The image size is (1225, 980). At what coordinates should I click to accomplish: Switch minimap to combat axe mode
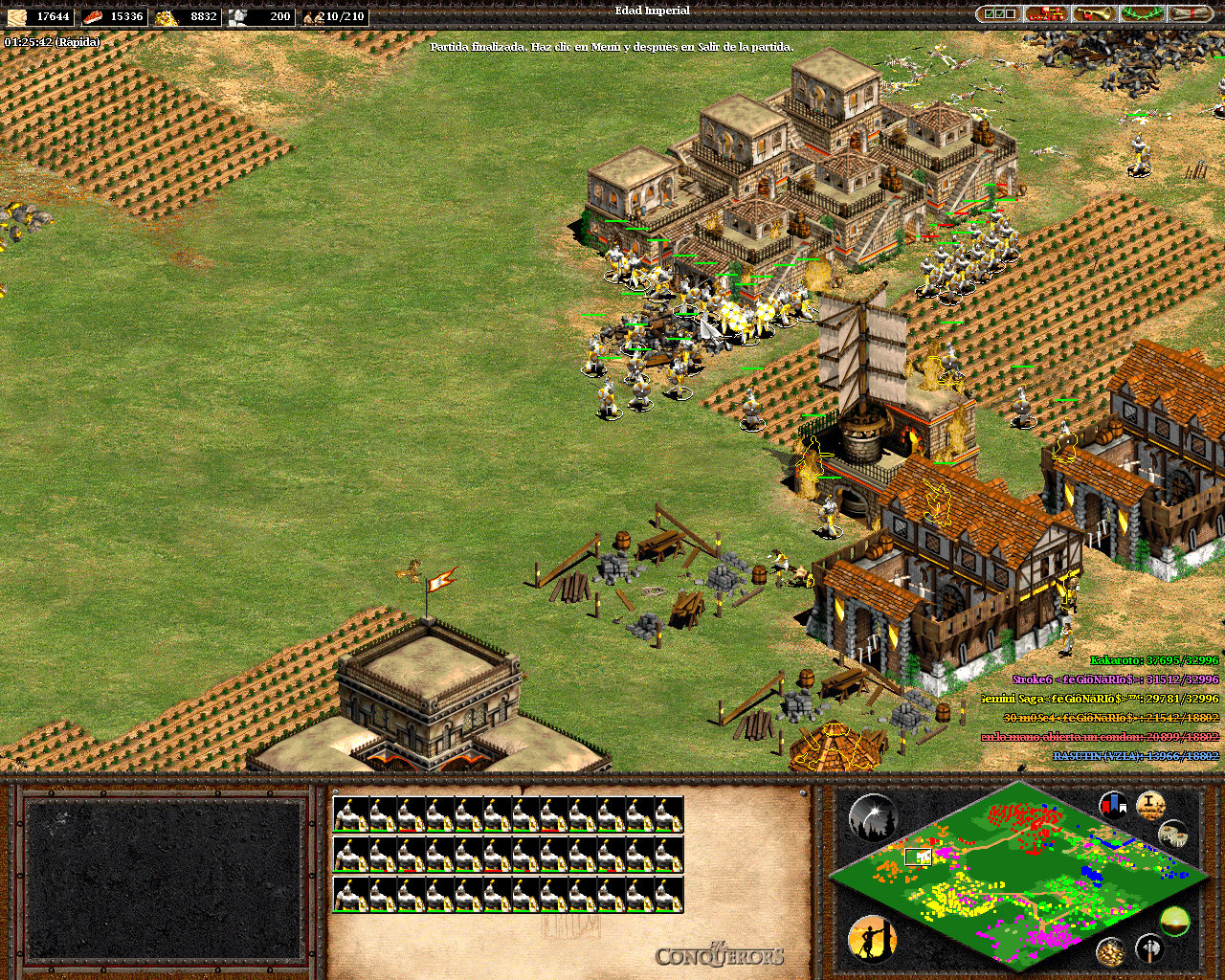tap(1149, 948)
